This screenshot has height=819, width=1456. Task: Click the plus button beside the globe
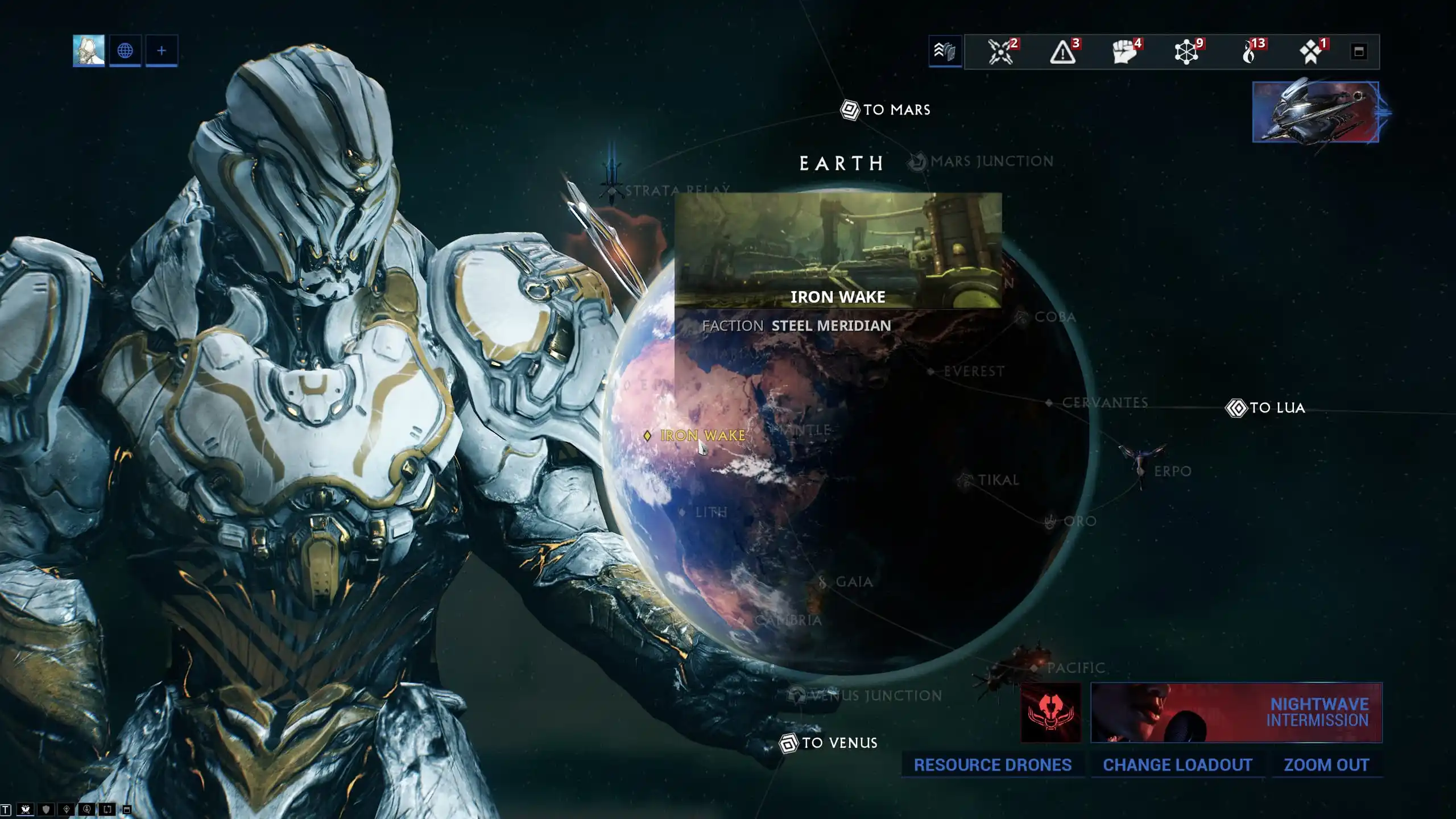point(162,51)
